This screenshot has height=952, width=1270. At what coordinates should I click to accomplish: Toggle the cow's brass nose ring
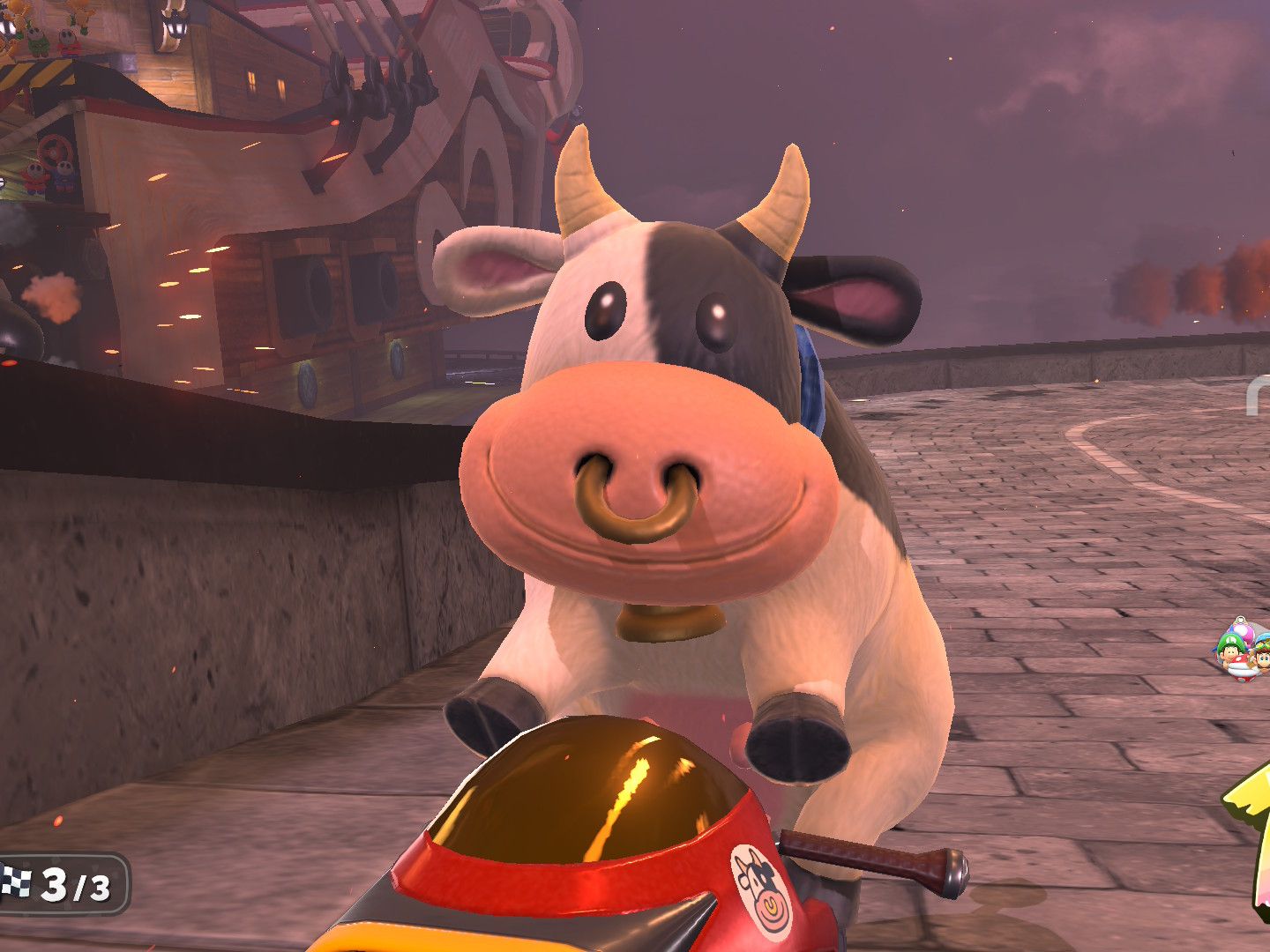(x=635, y=498)
